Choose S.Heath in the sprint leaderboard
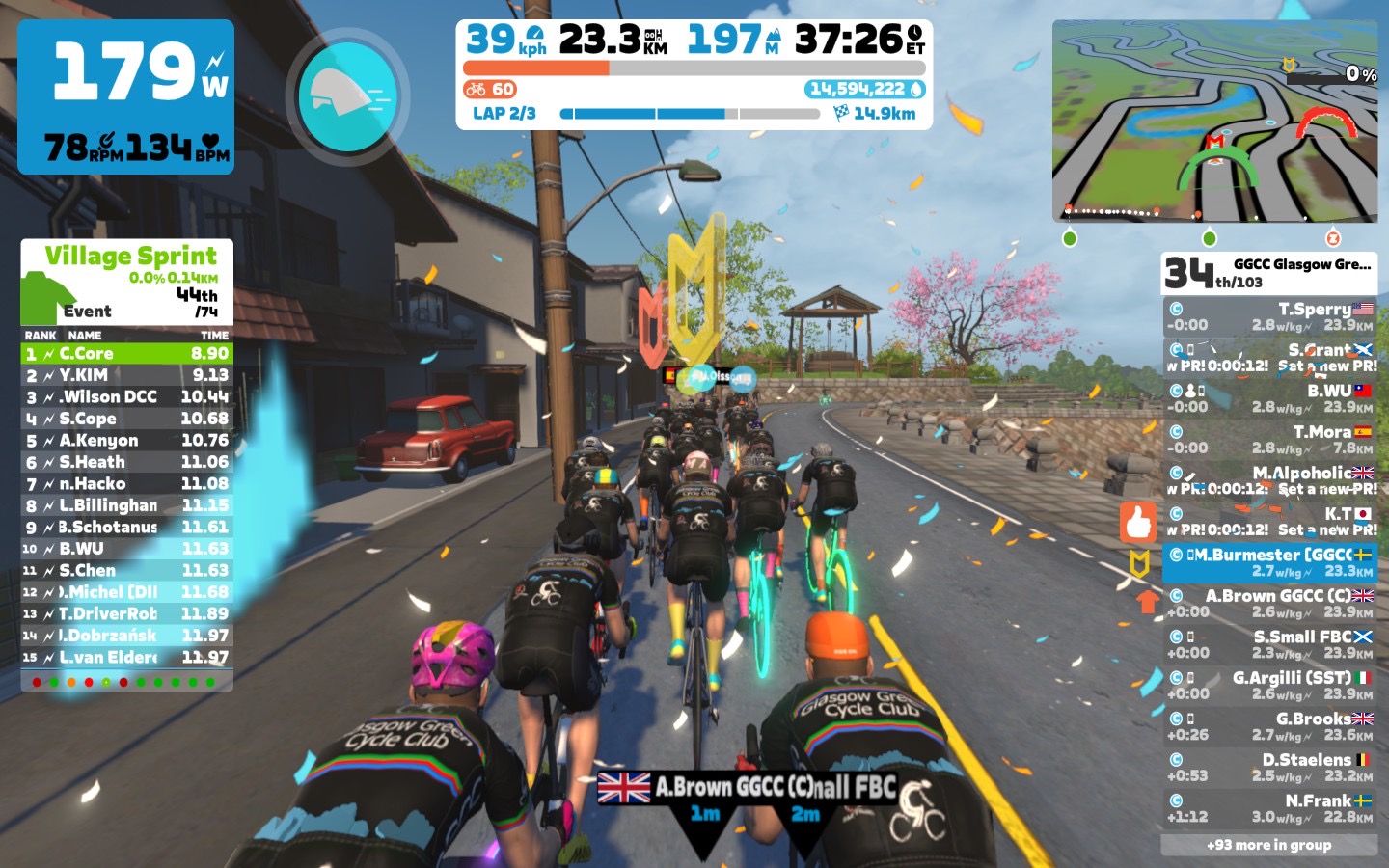The height and width of the screenshot is (868, 1389). 127,462
